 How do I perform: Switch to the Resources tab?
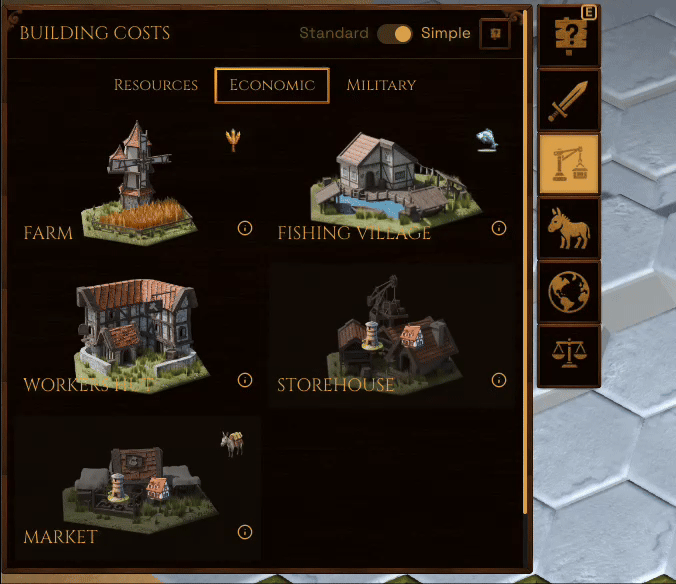tap(156, 85)
